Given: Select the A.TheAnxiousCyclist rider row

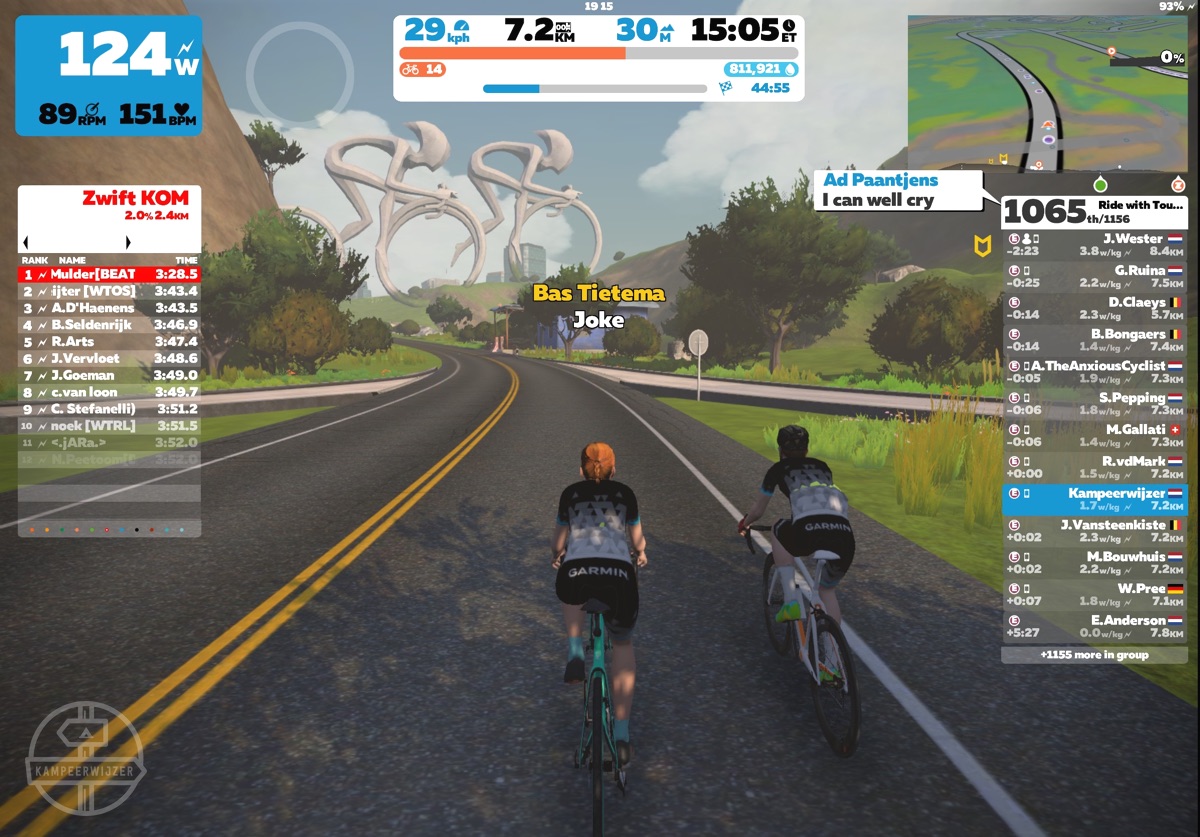Looking at the screenshot, I should point(1094,372).
